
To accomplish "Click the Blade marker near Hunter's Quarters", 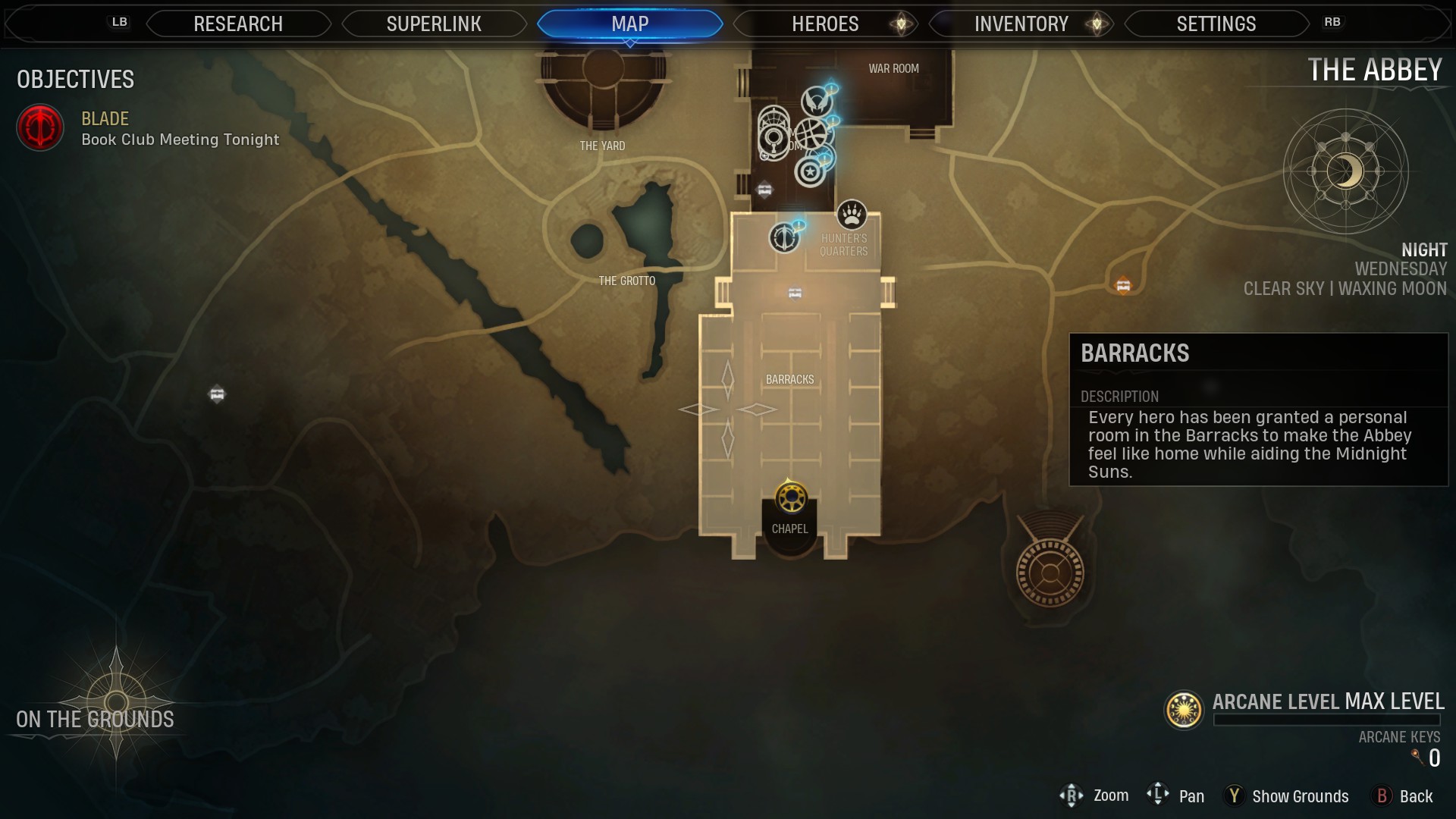I will coord(784,238).
